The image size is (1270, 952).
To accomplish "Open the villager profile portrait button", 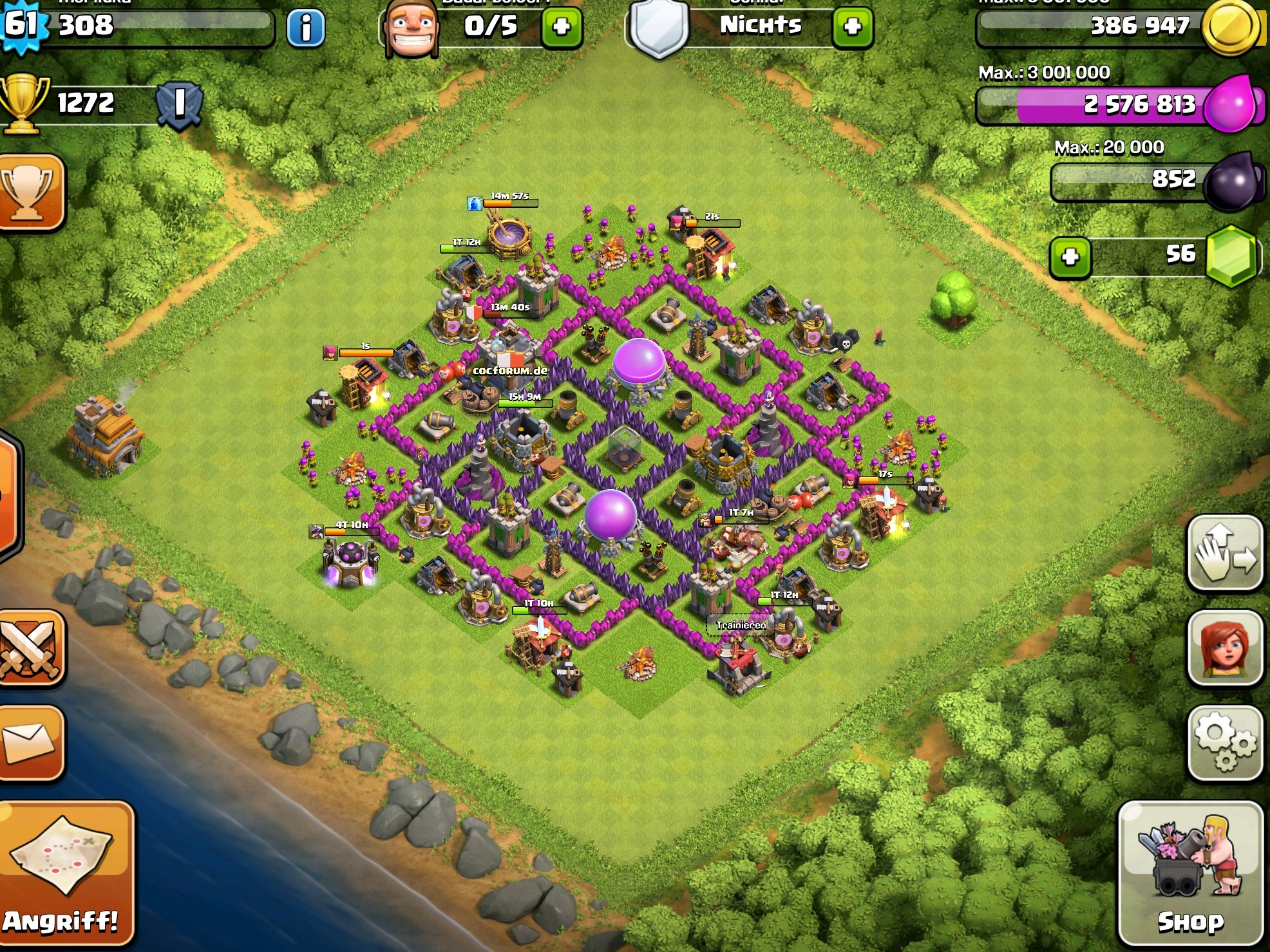I will click(x=1224, y=647).
